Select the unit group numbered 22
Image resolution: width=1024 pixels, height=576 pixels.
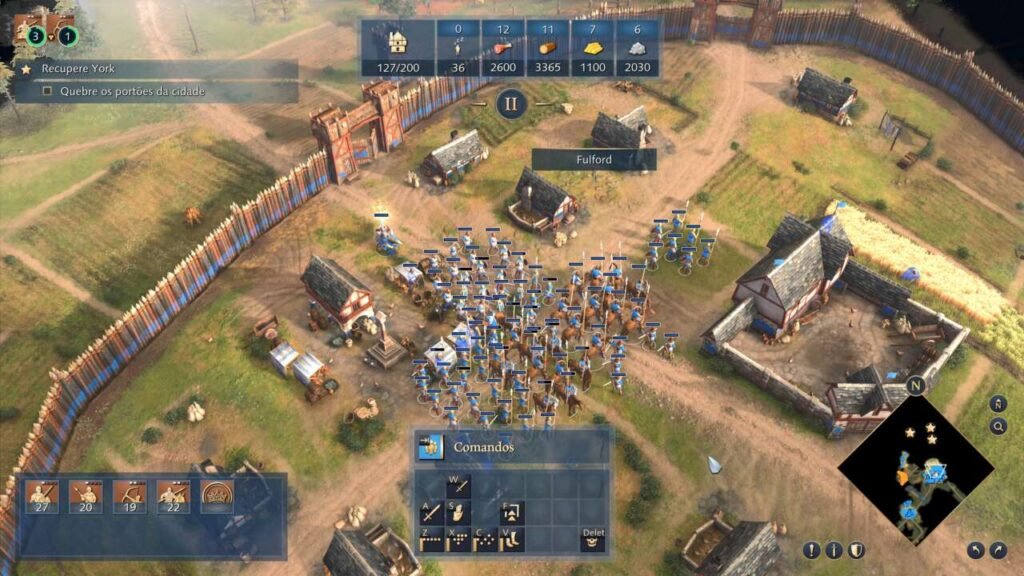coord(173,496)
